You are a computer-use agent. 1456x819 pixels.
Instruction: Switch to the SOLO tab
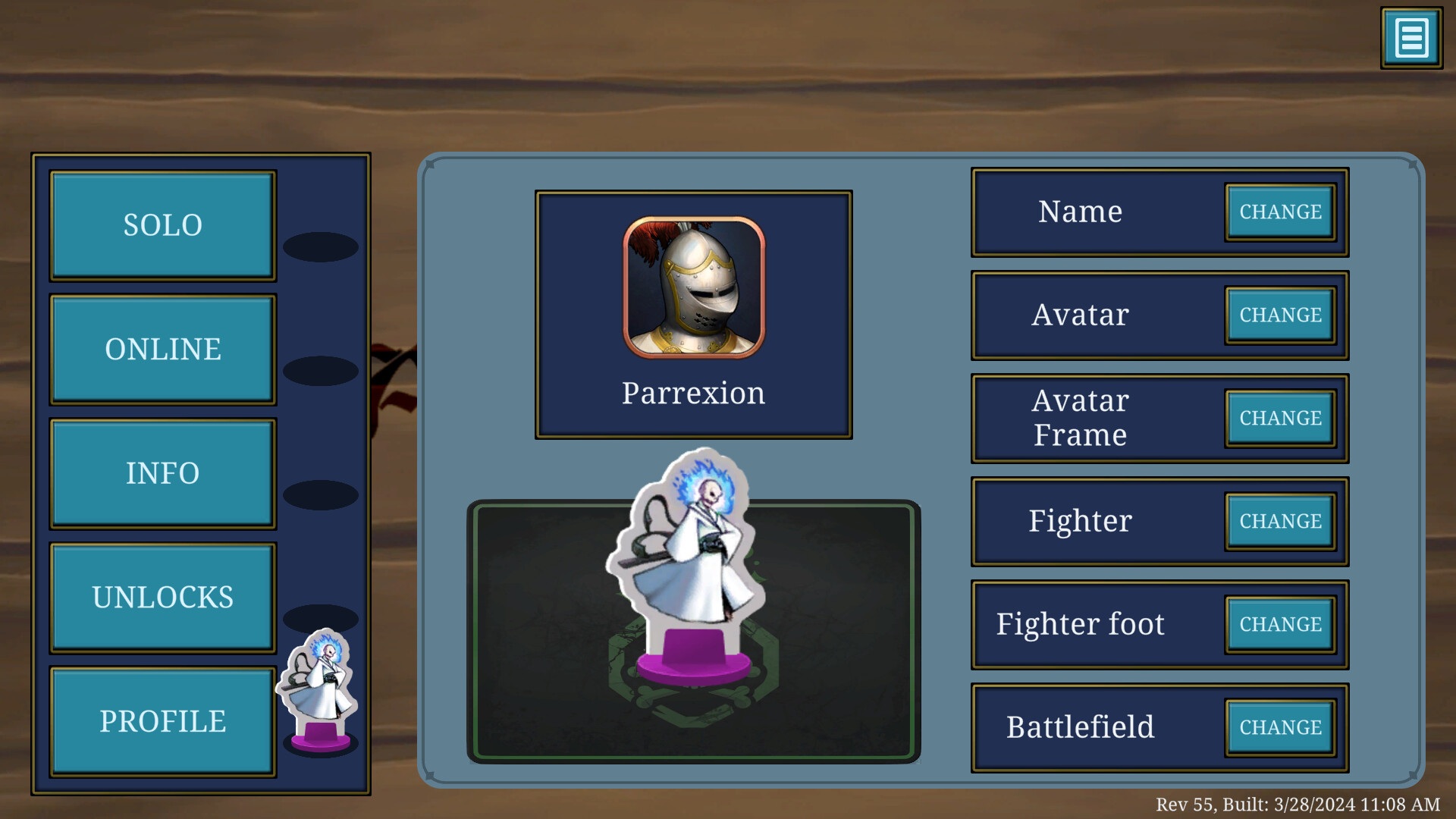pos(162,224)
